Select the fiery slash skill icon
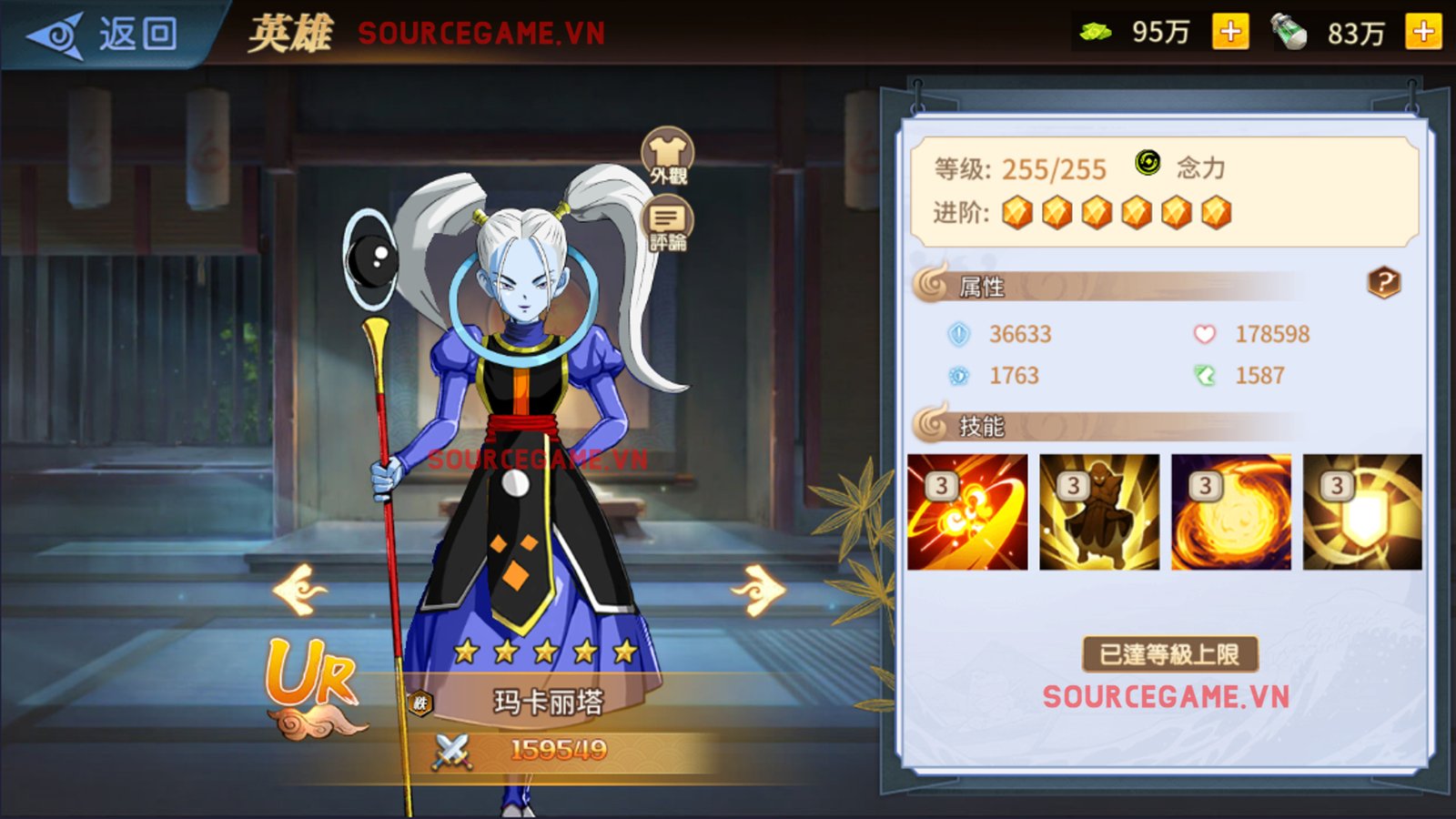 pos(967,512)
